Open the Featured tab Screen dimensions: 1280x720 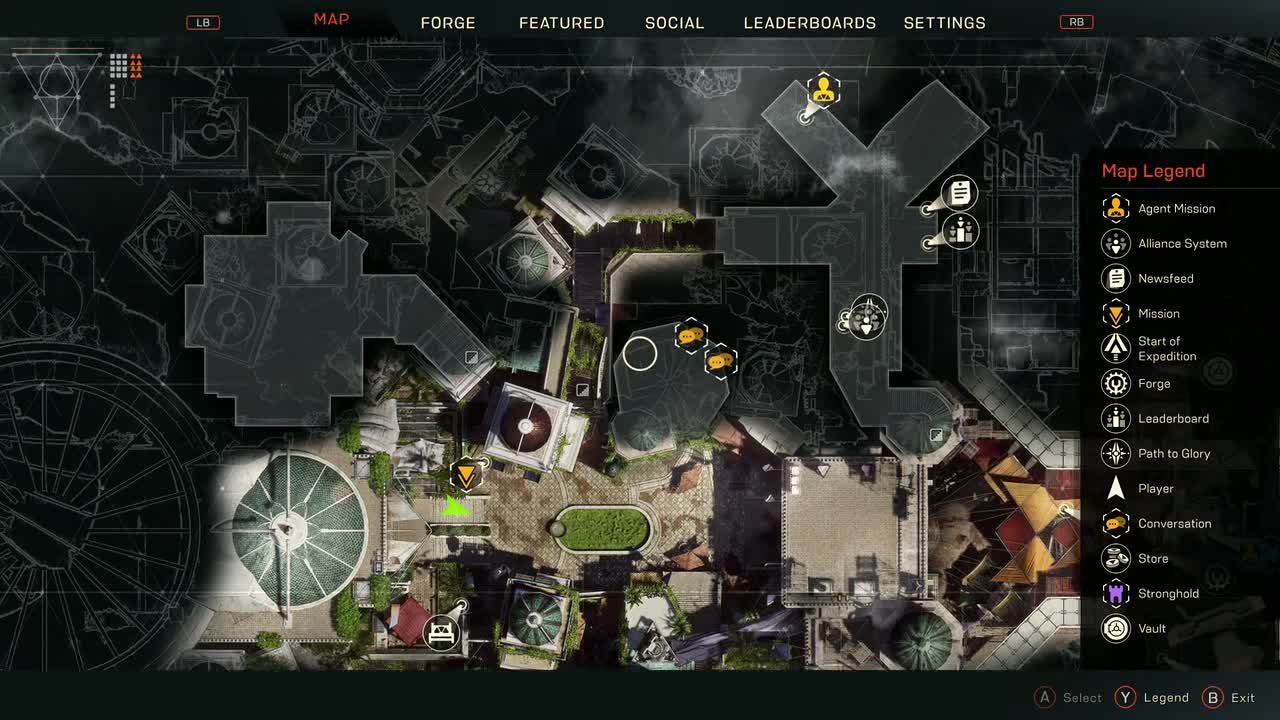point(561,22)
